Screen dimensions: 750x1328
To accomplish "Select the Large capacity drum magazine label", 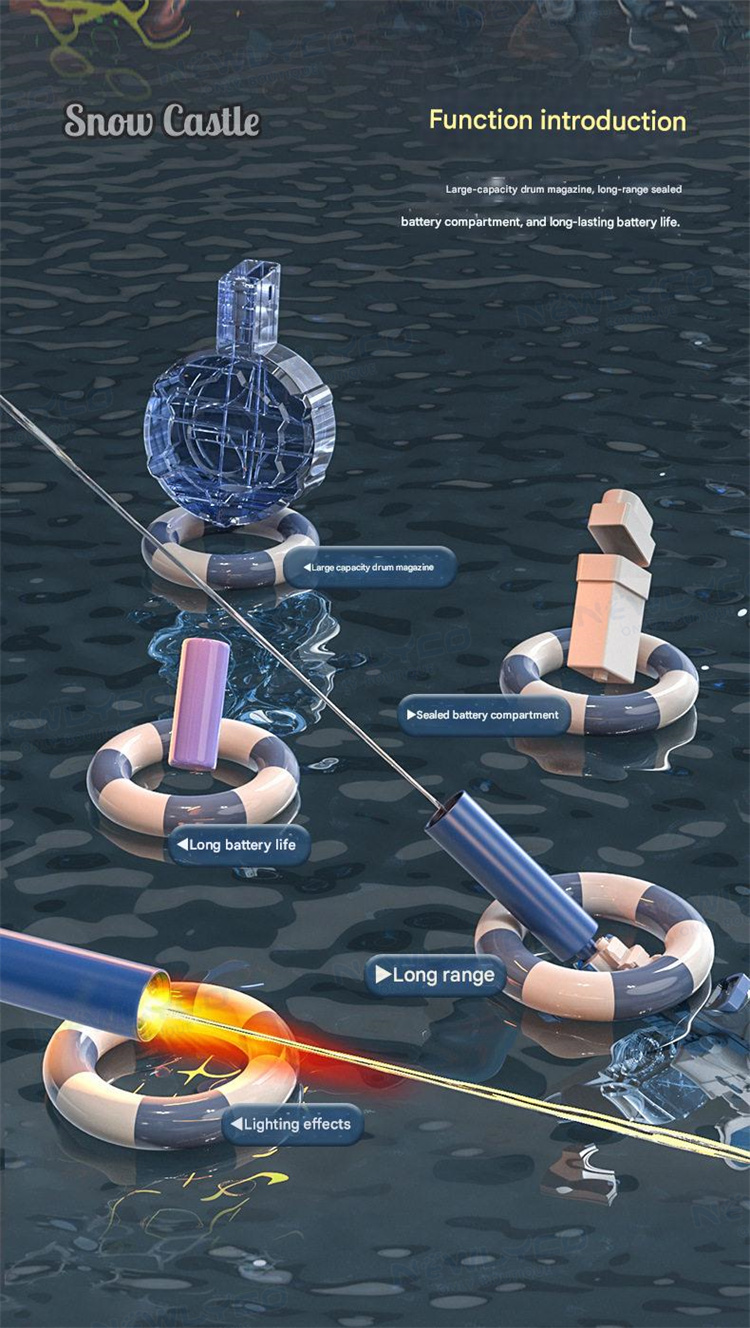I will [x=369, y=567].
